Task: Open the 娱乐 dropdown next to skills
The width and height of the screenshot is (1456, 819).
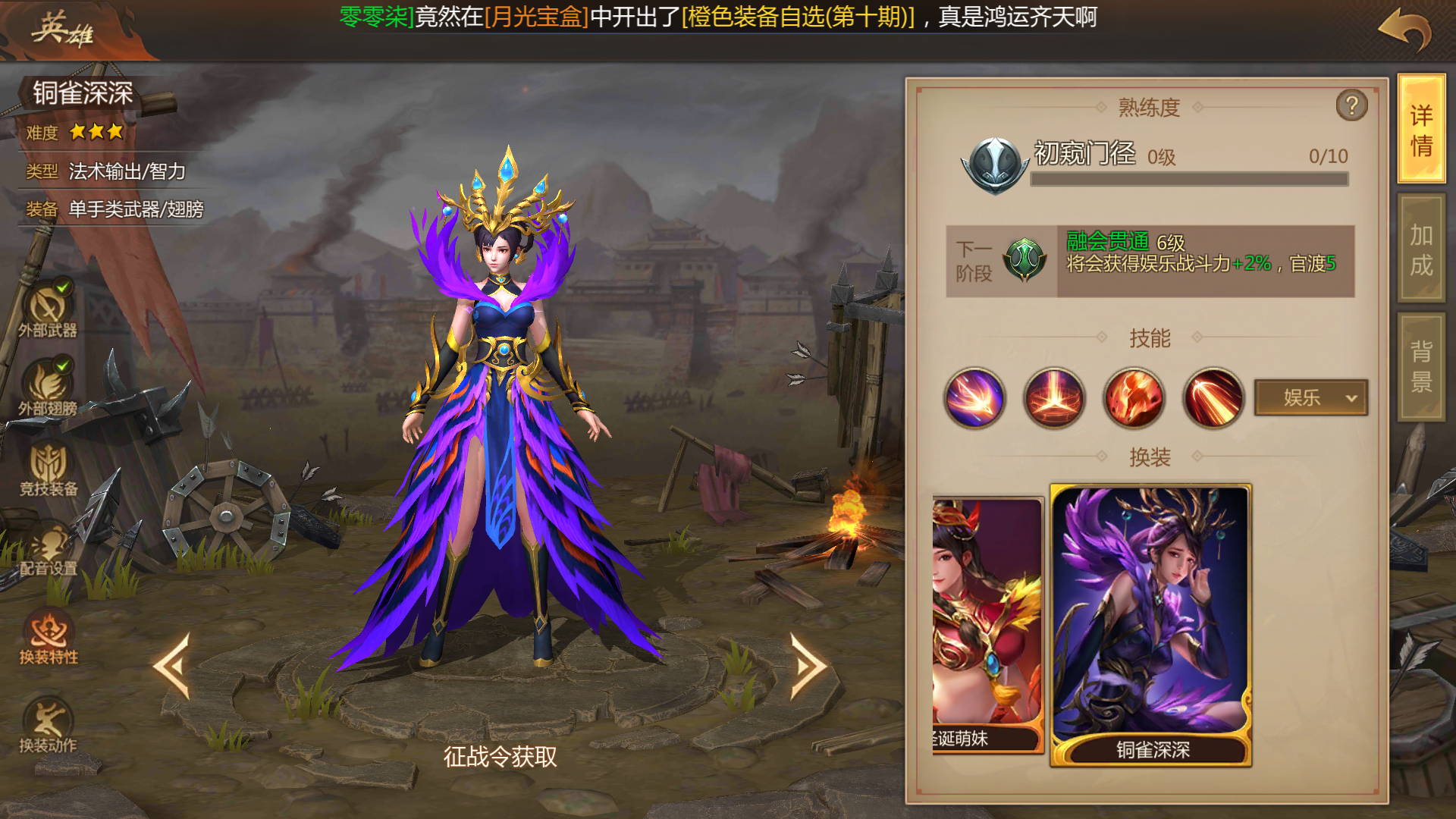Action: tap(1310, 397)
